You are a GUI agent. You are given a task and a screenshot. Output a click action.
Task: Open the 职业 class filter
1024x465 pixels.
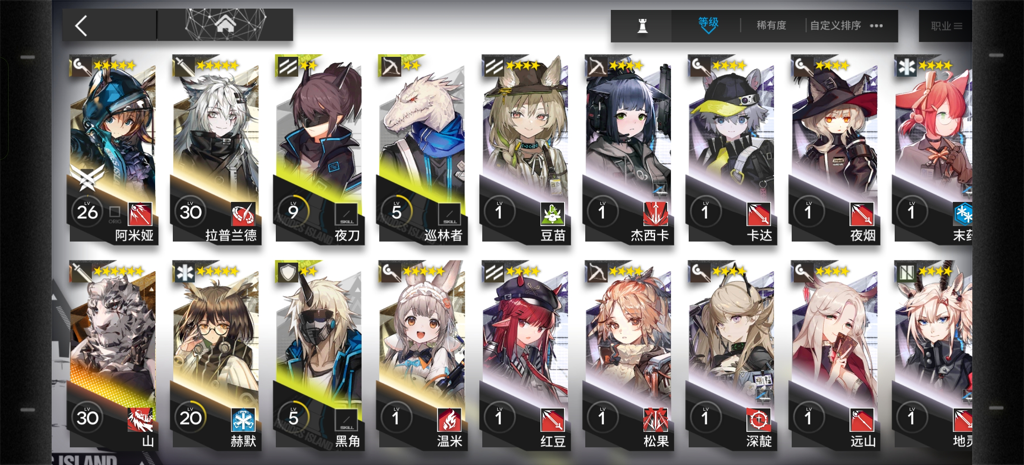(x=946, y=26)
